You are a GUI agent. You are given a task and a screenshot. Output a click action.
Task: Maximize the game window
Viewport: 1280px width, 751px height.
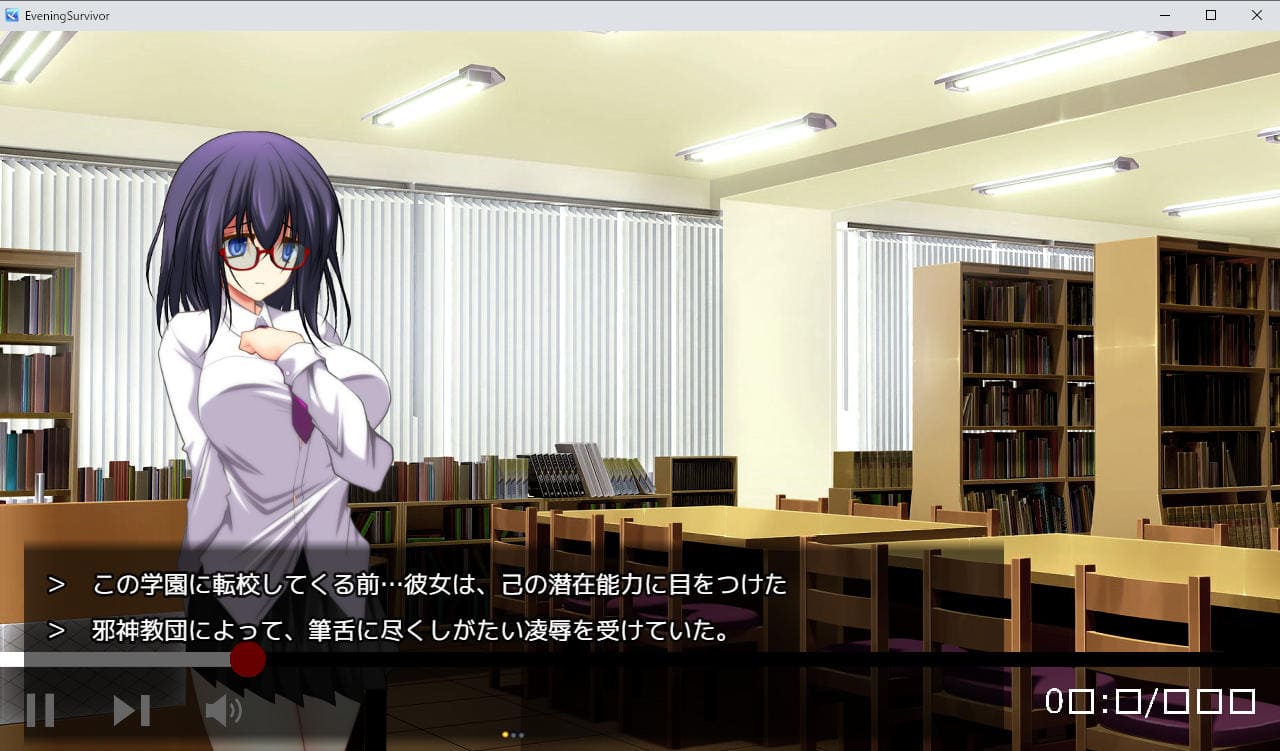click(x=1211, y=15)
